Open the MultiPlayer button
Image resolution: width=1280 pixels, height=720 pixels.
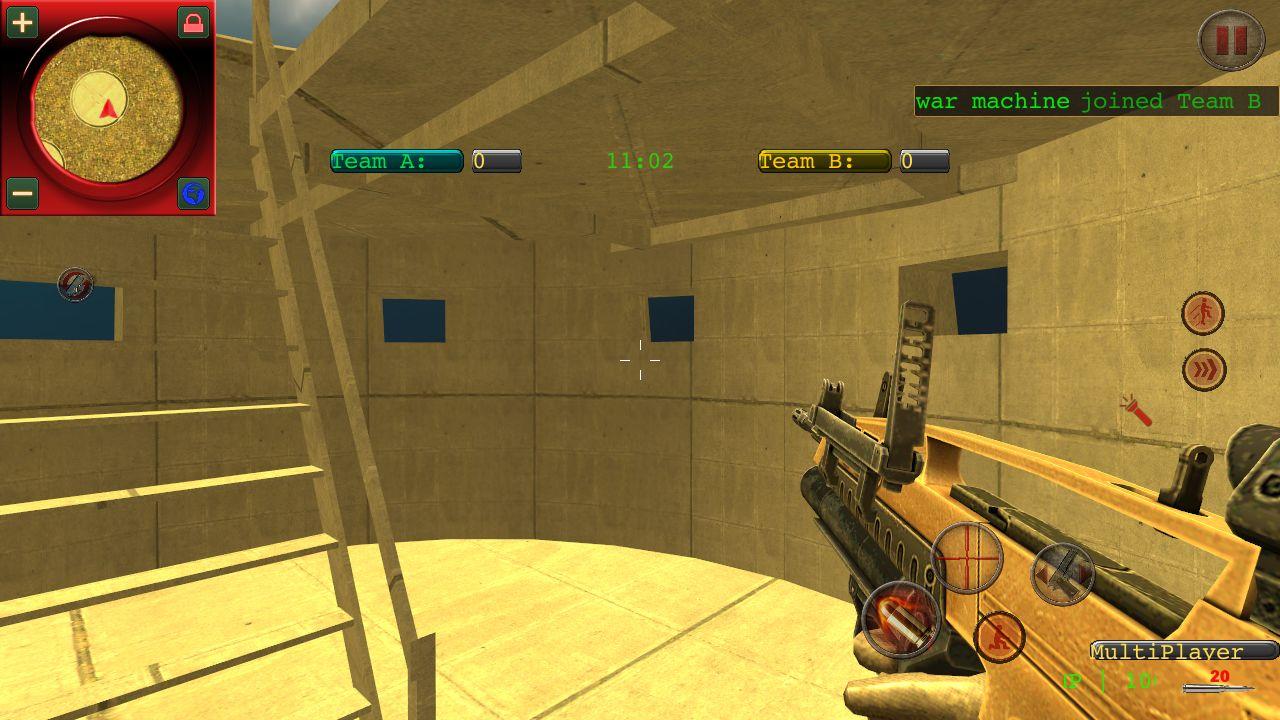coord(1183,652)
